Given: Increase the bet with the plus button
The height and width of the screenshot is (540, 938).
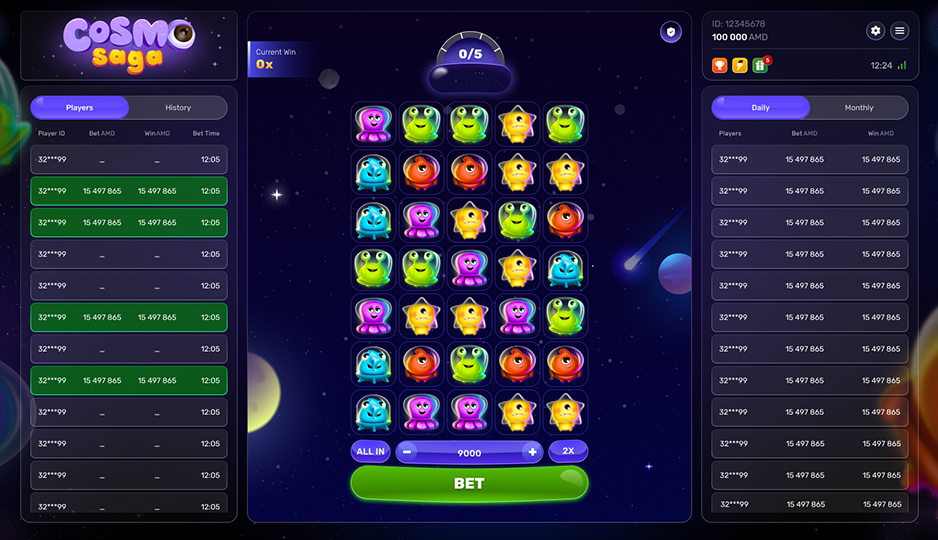Looking at the screenshot, I should pos(532,452).
